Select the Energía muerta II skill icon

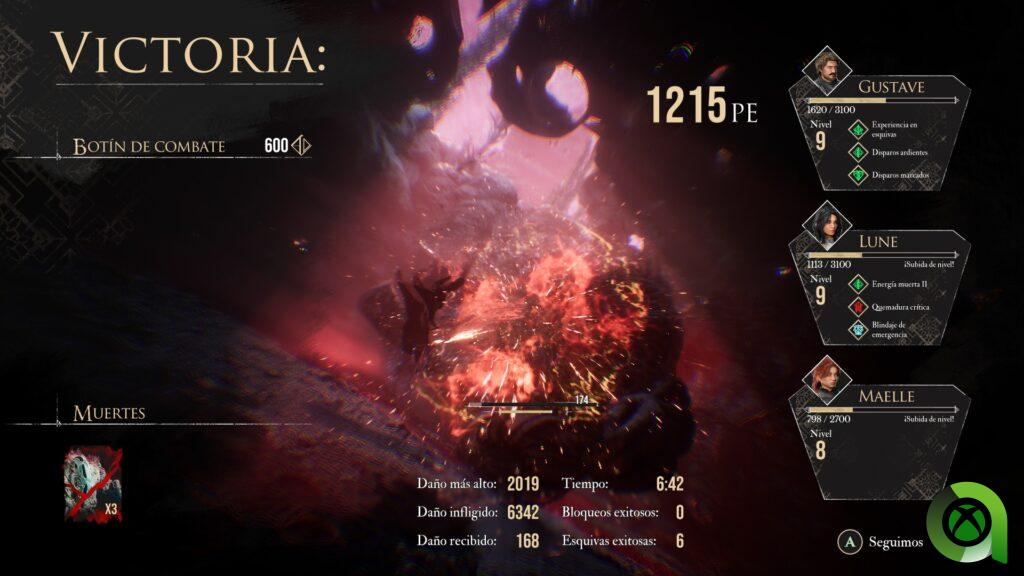[856, 285]
